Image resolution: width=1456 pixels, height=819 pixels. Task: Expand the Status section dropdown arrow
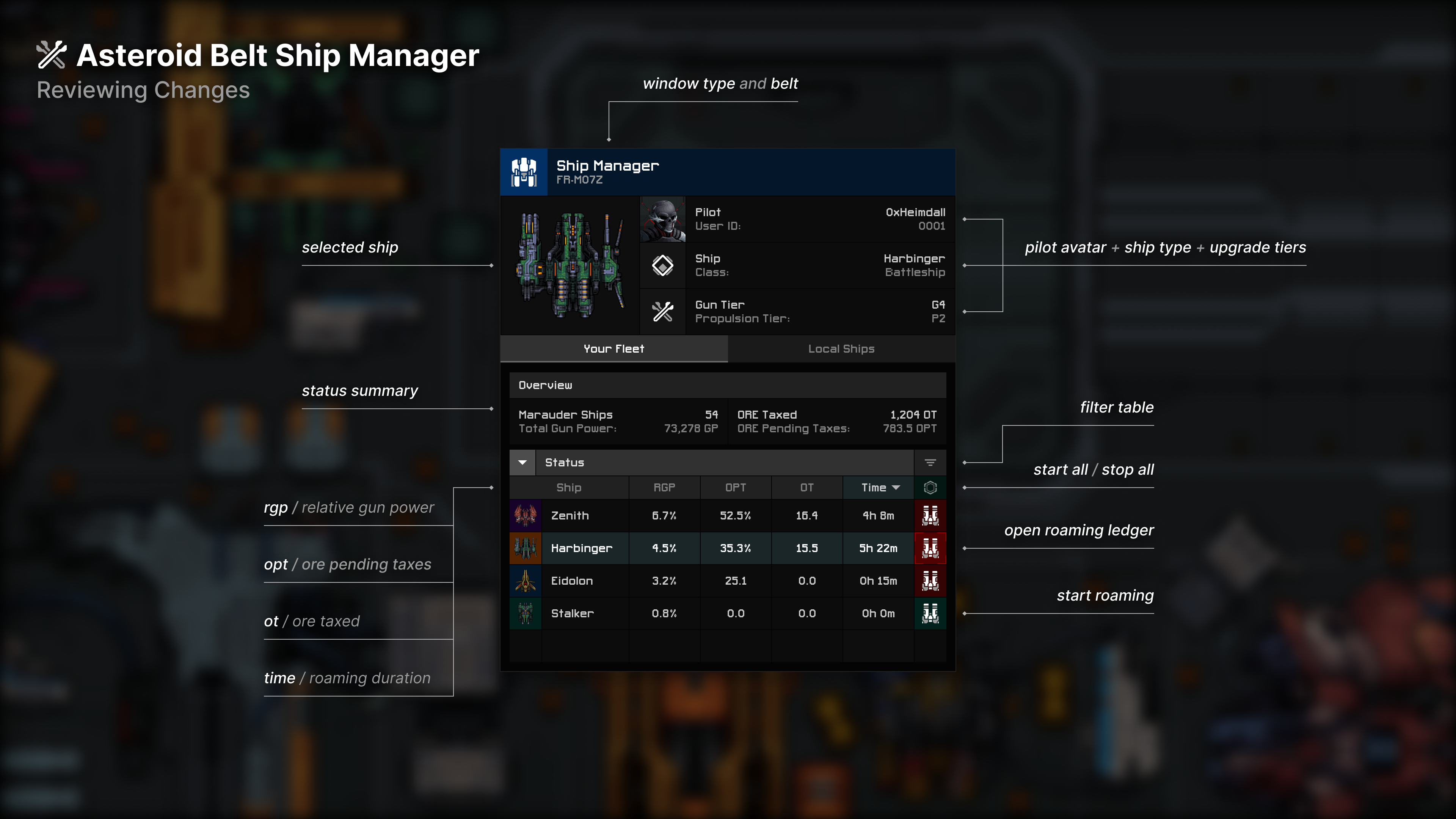[522, 462]
